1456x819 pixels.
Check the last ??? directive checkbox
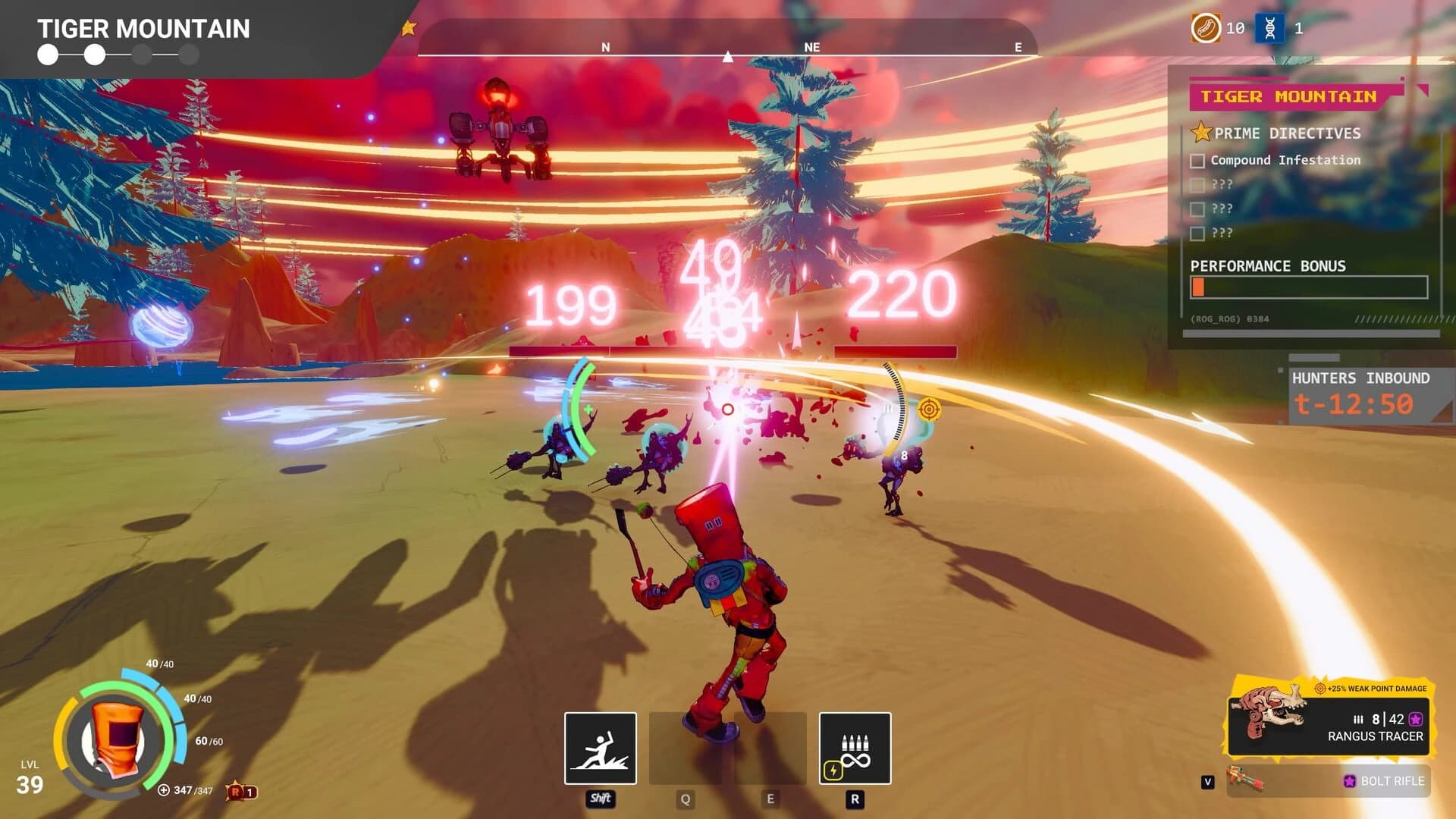(x=1198, y=234)
